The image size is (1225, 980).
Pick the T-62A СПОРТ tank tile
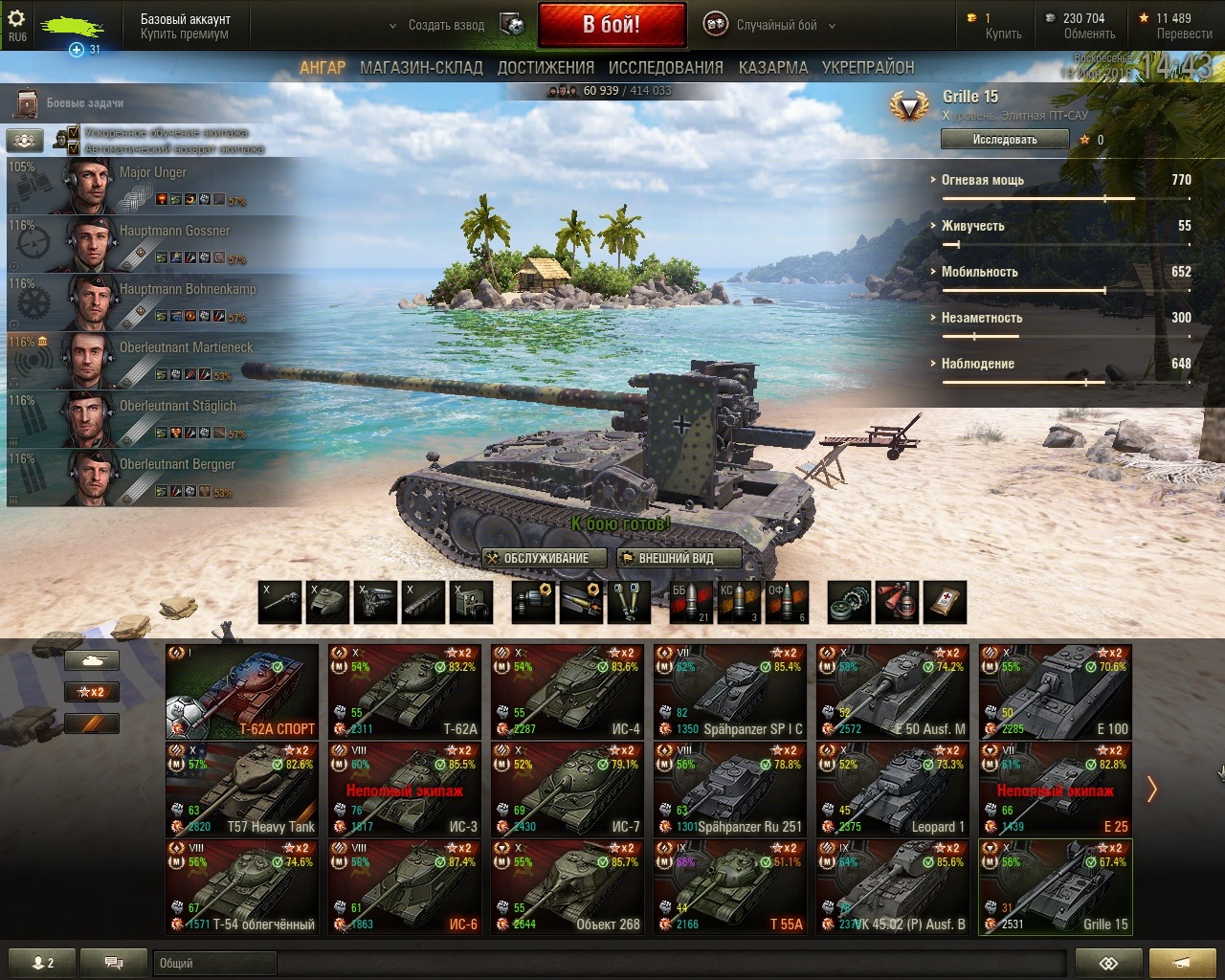click(242, 692)
